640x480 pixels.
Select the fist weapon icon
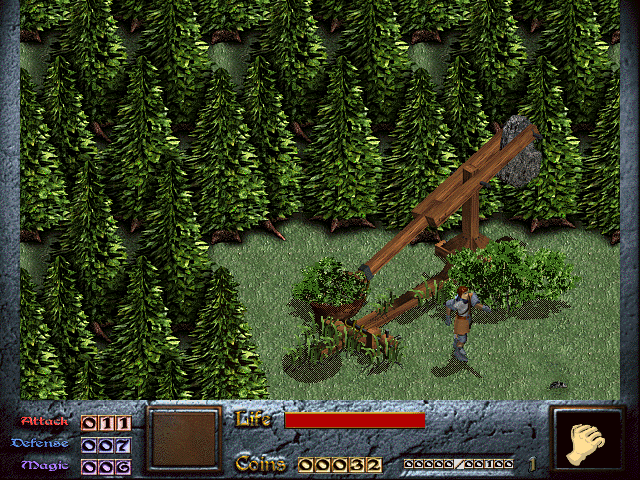coord(587,441)
